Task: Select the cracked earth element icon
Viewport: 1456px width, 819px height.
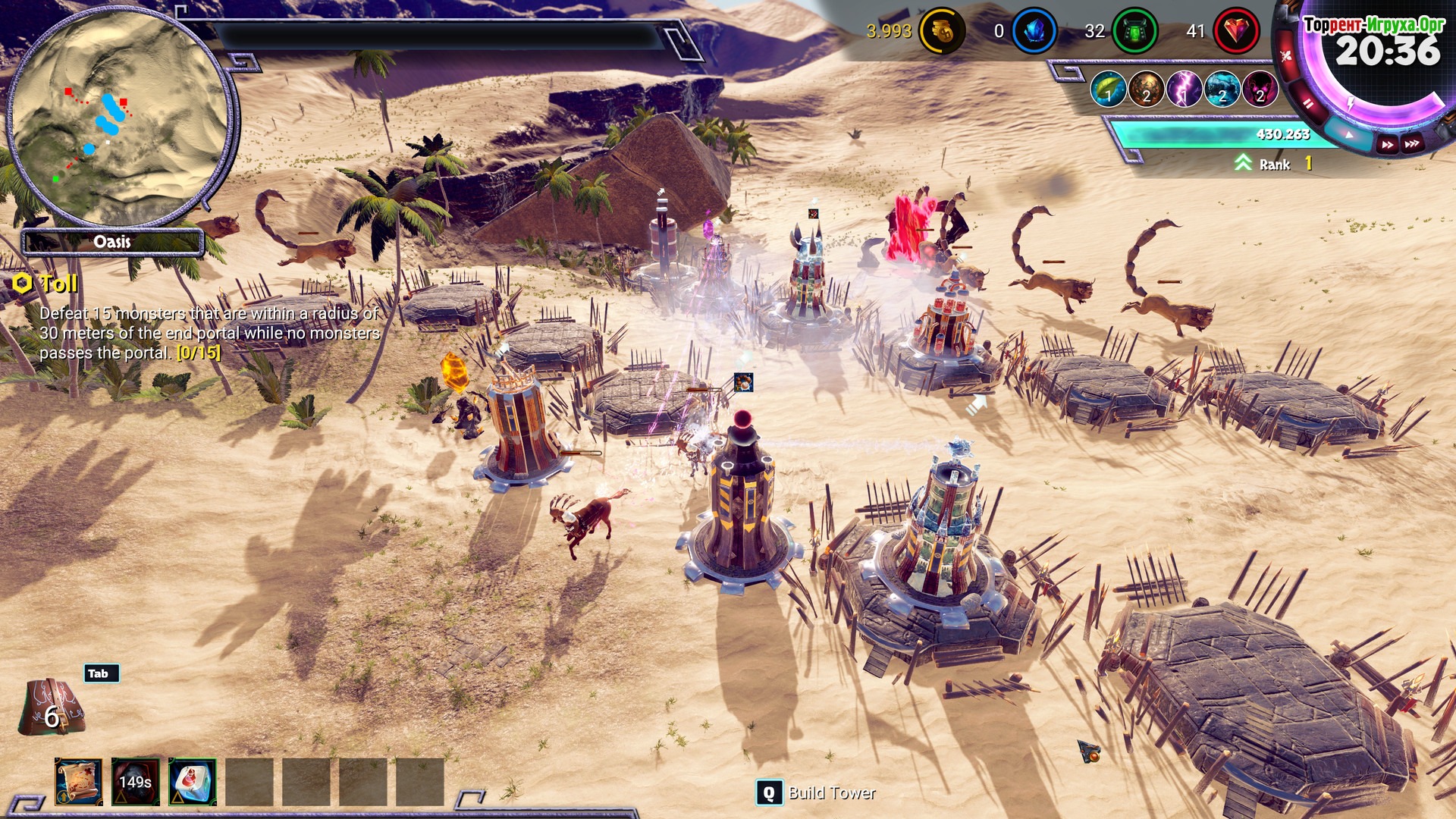Action: [x=1146, y=89]
